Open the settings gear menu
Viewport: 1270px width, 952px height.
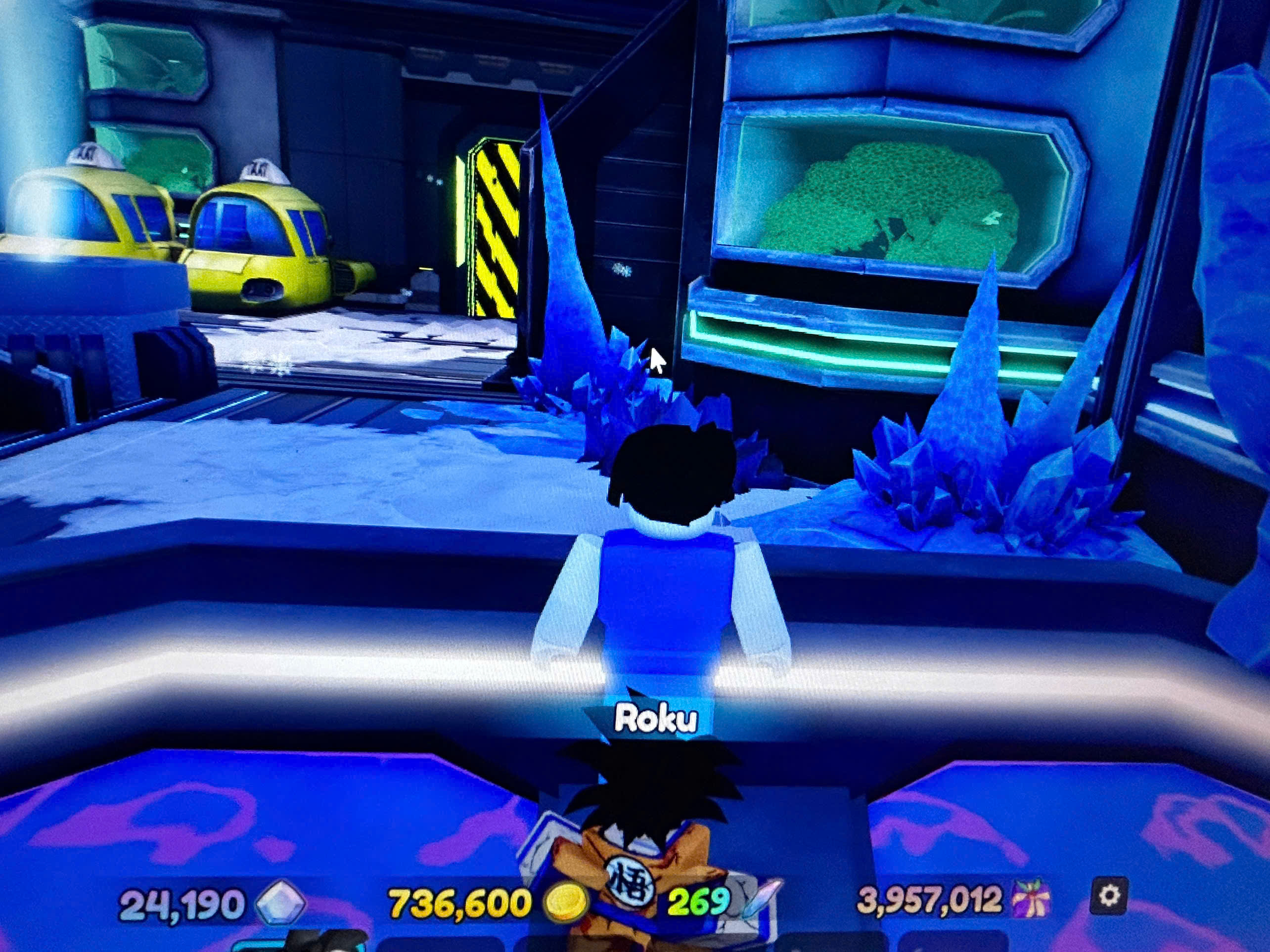[x=1109, y=896]
